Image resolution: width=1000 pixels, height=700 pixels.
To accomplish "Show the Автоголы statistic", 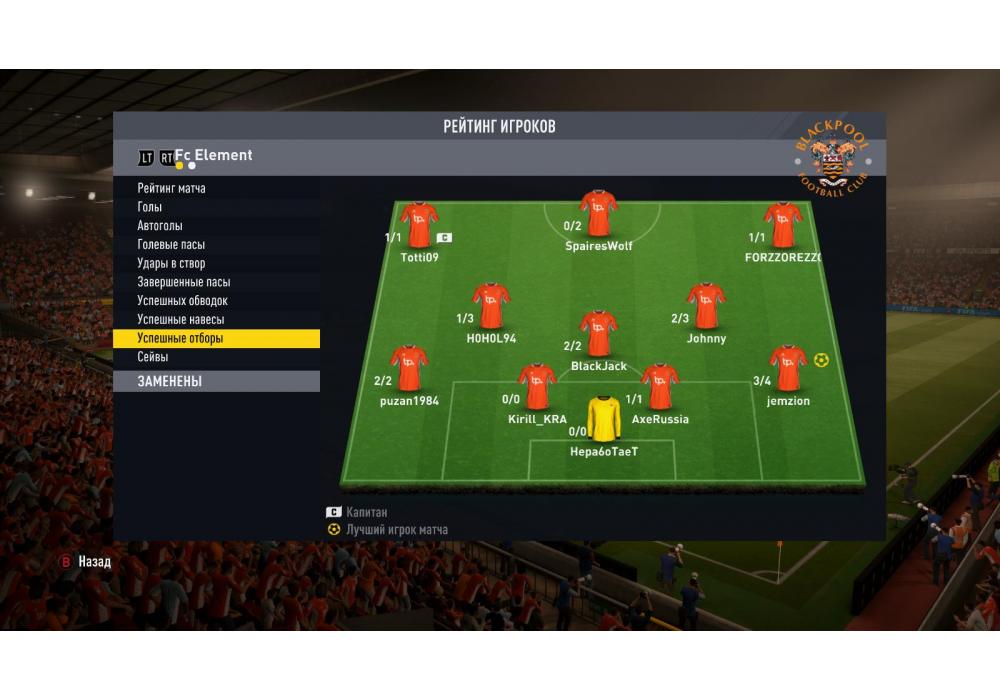I will tap(160, 226).
